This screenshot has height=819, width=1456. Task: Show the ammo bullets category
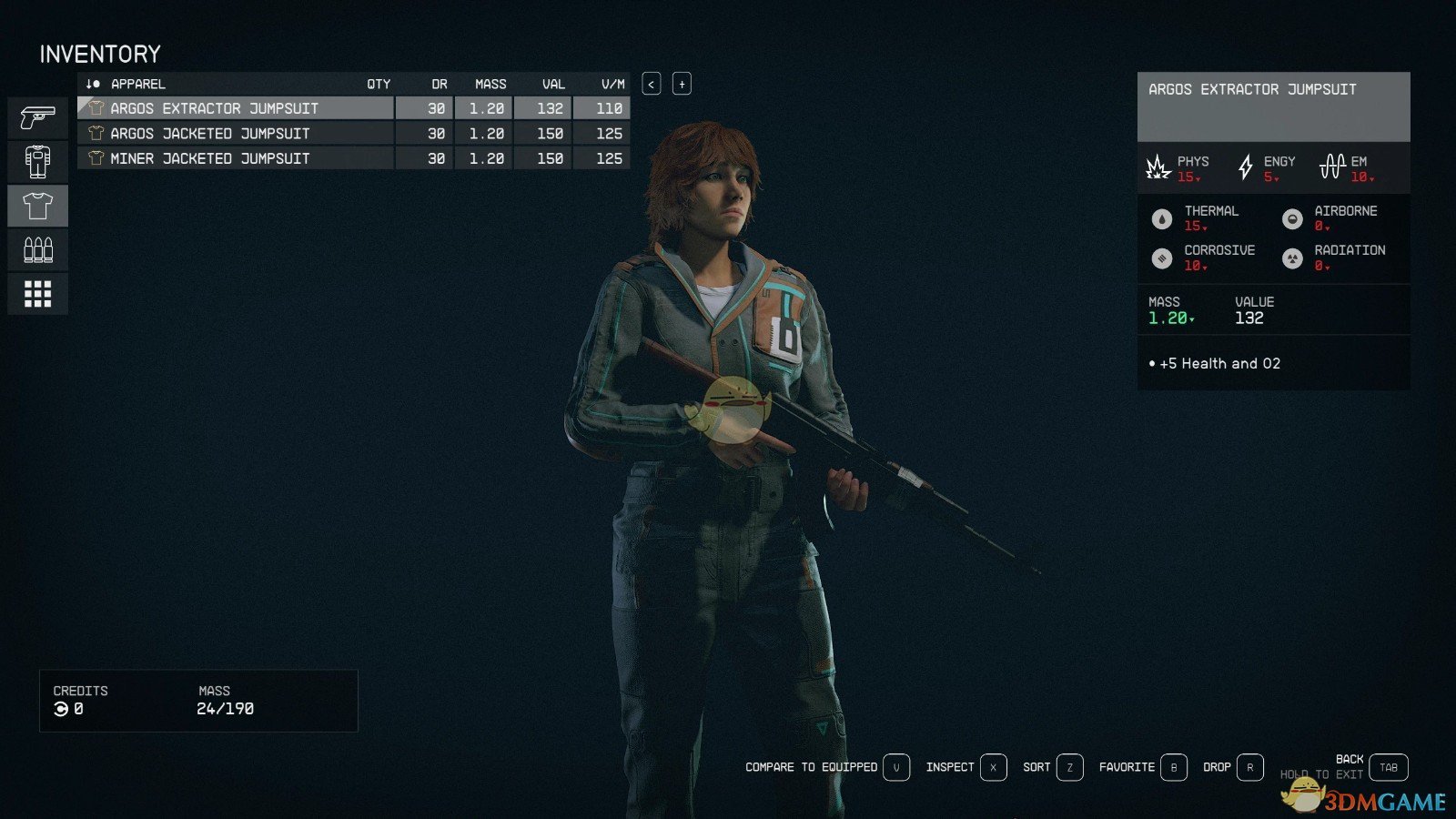(x=37, y=250)
